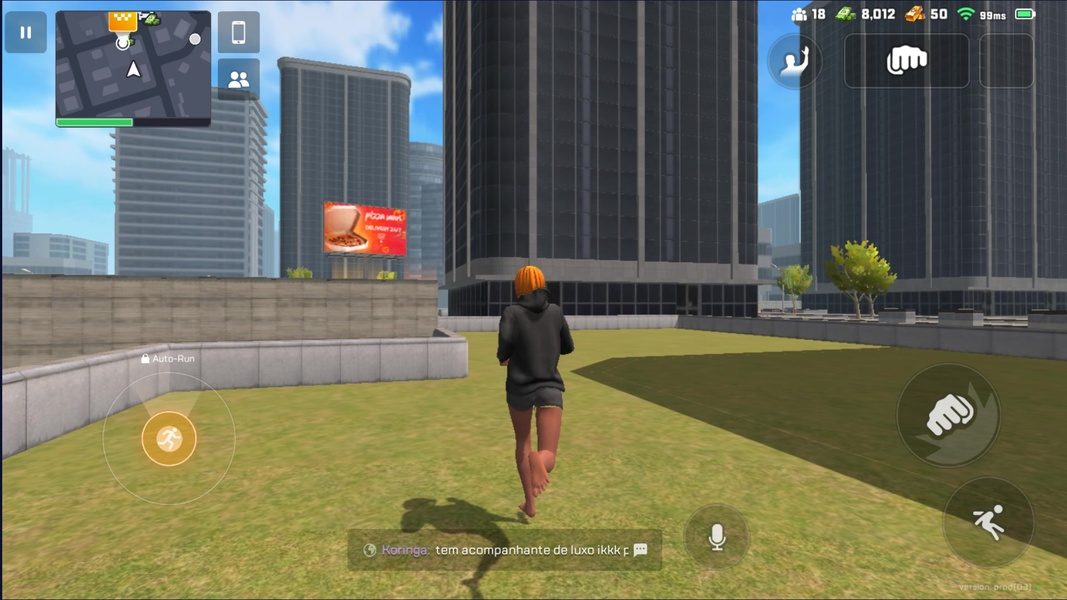The height and width of the screenshot is (600, 1067).
Task: Pause the game
Action: click(26, 33)
